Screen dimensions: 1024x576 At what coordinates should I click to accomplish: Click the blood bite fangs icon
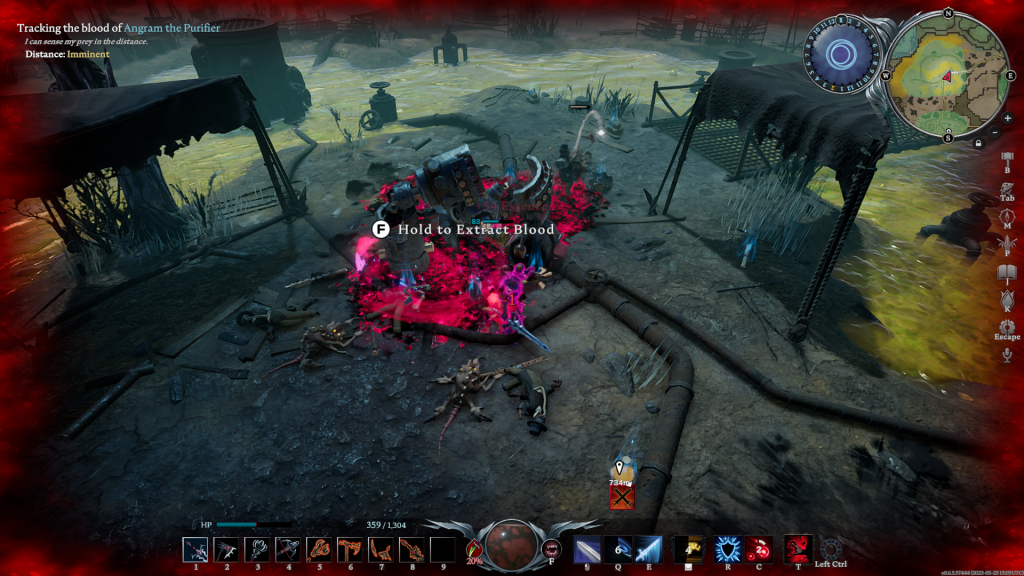(x=551, y=548)
